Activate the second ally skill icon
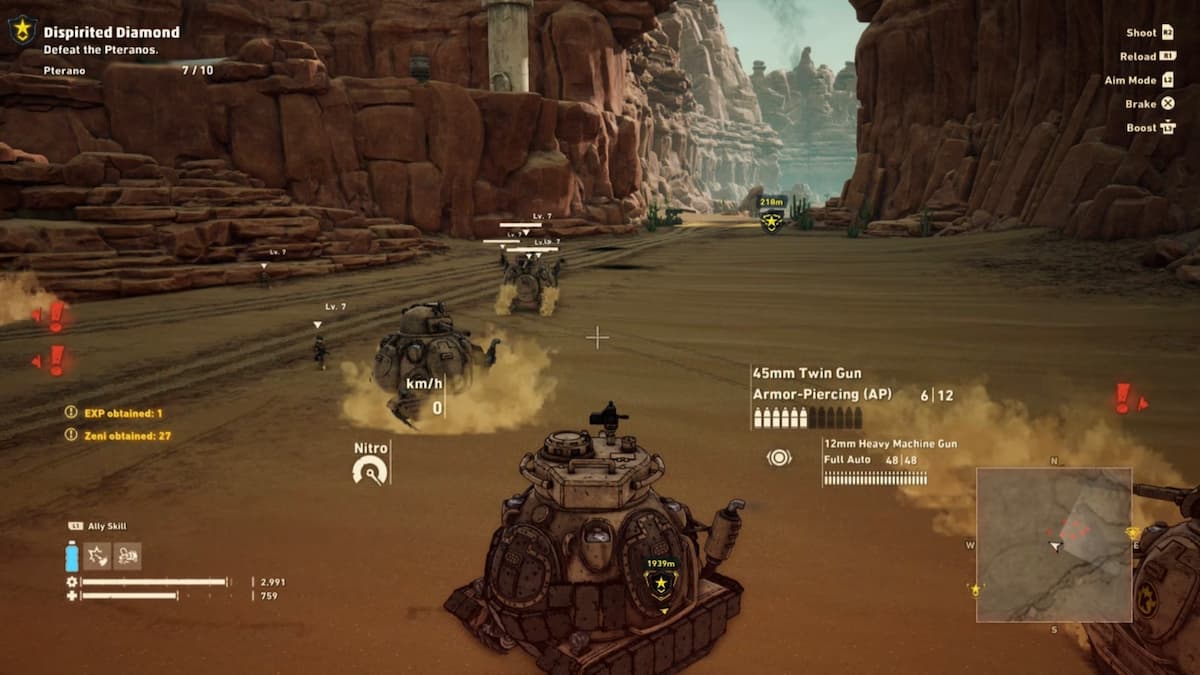The image size is (1200, 675). 127,556
